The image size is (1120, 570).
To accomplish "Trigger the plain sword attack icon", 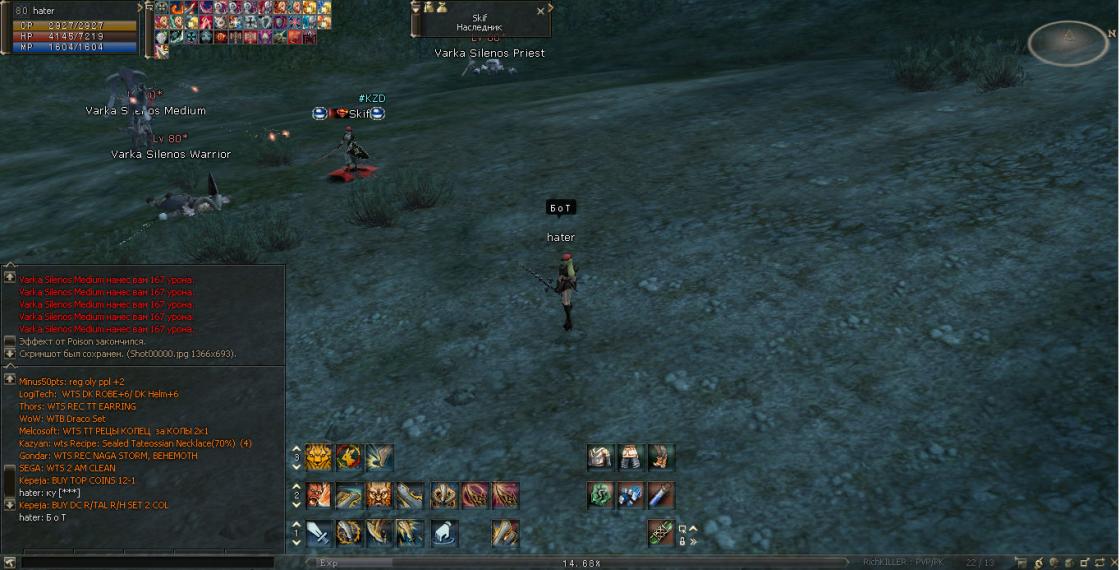I will pos(319,533).
